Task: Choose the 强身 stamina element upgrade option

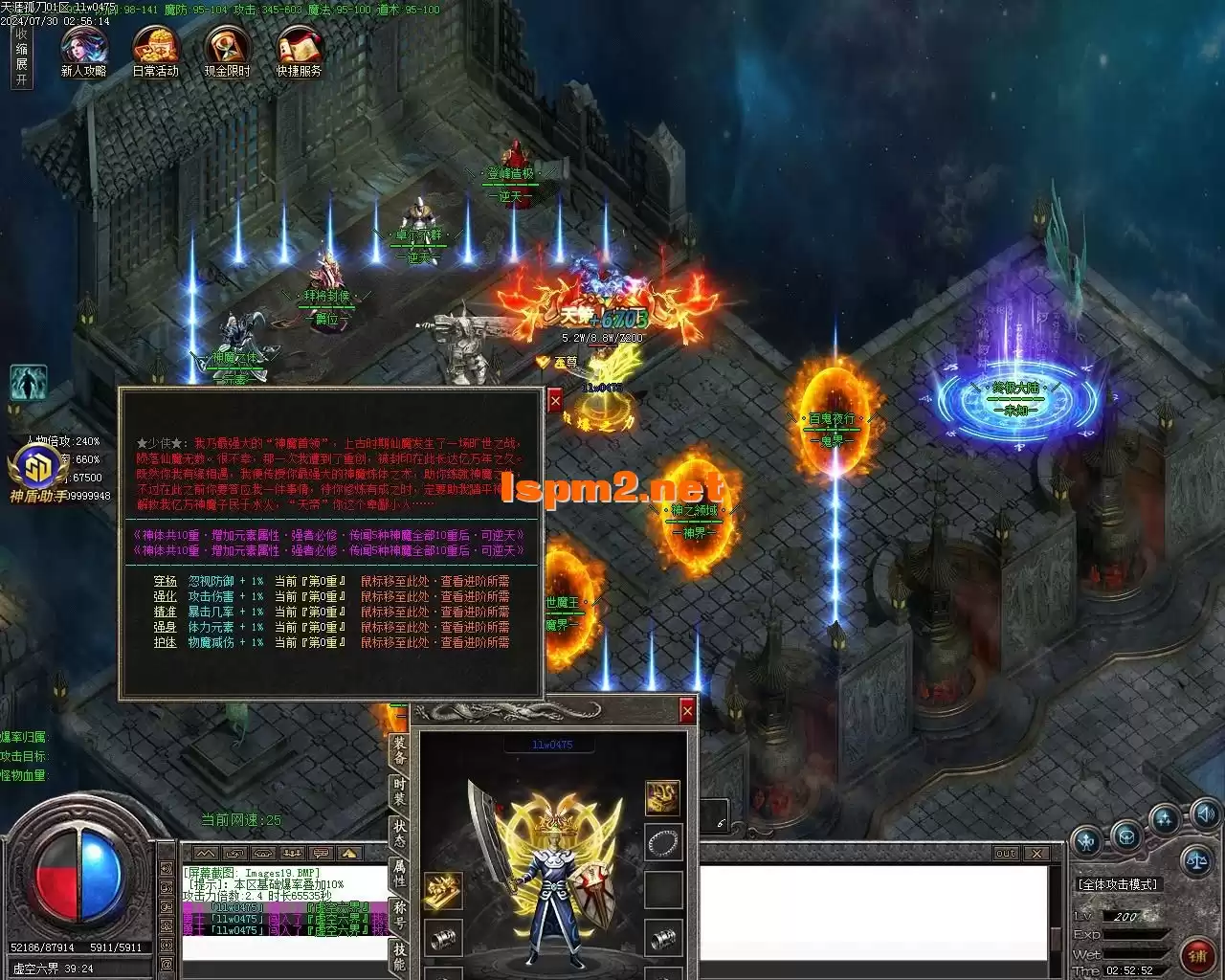Action: point(165,627)
